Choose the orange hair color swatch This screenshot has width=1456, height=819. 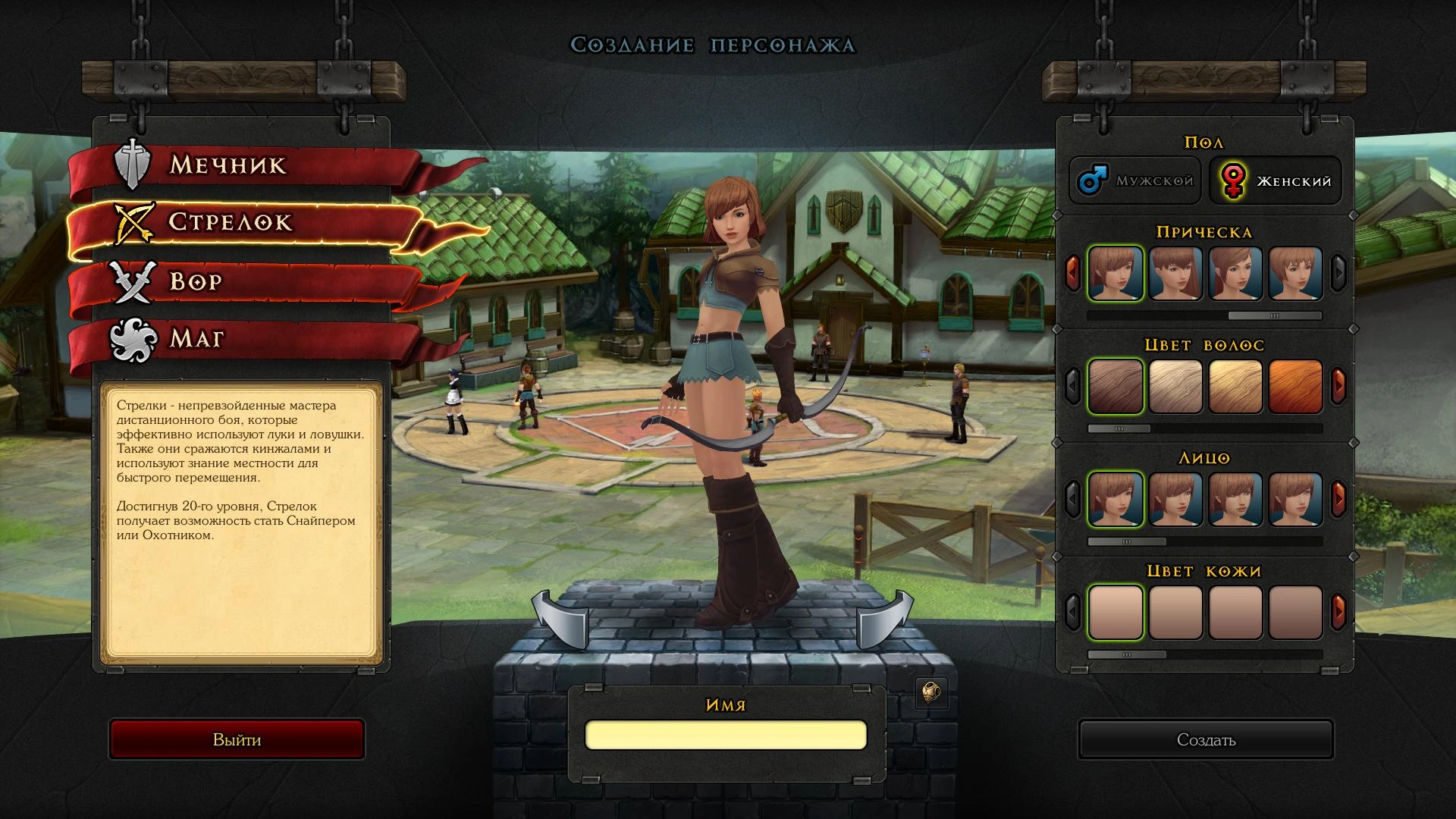[x=1295, y=387]
